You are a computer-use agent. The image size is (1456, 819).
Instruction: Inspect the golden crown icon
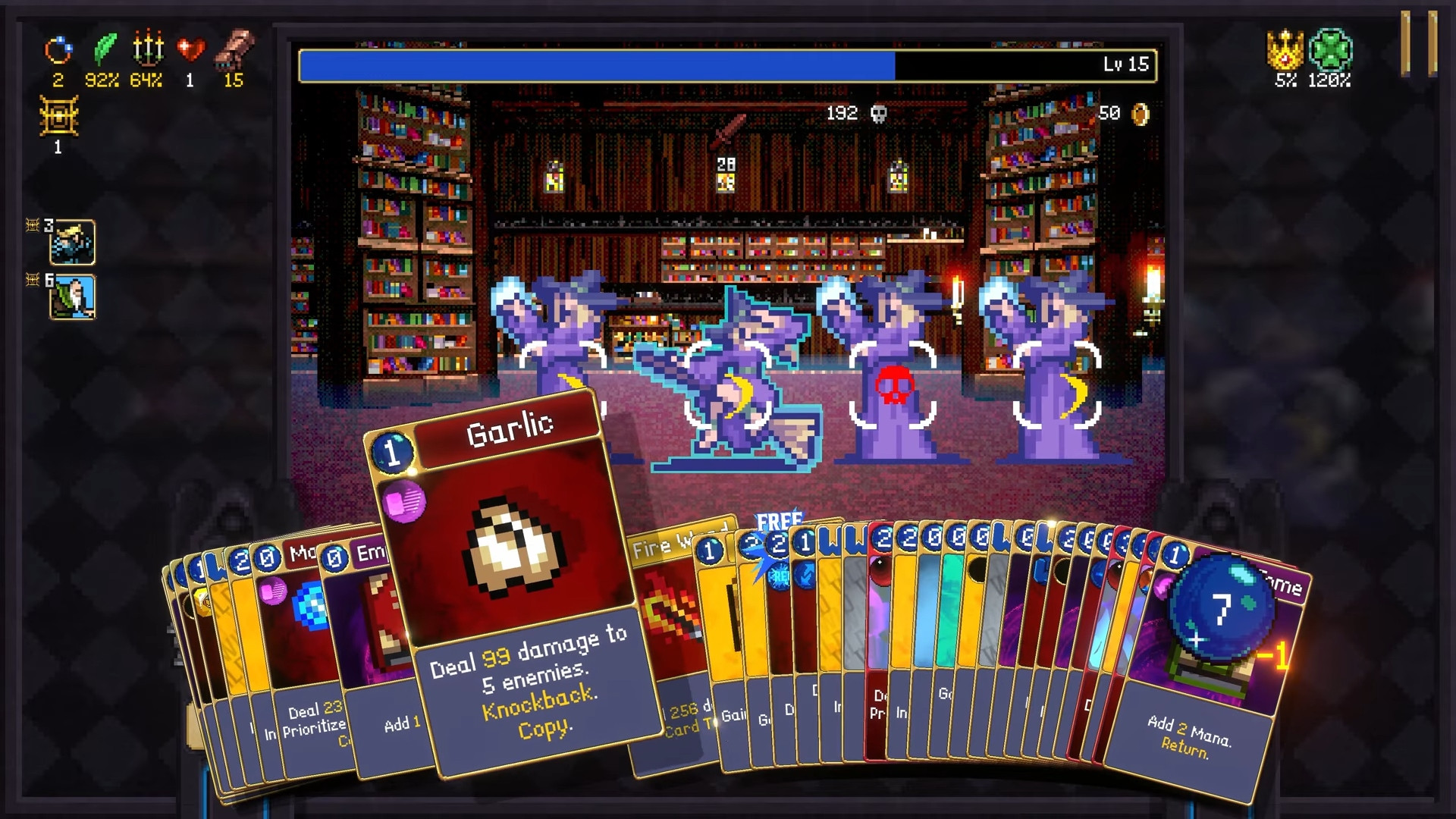(1285, 50)
